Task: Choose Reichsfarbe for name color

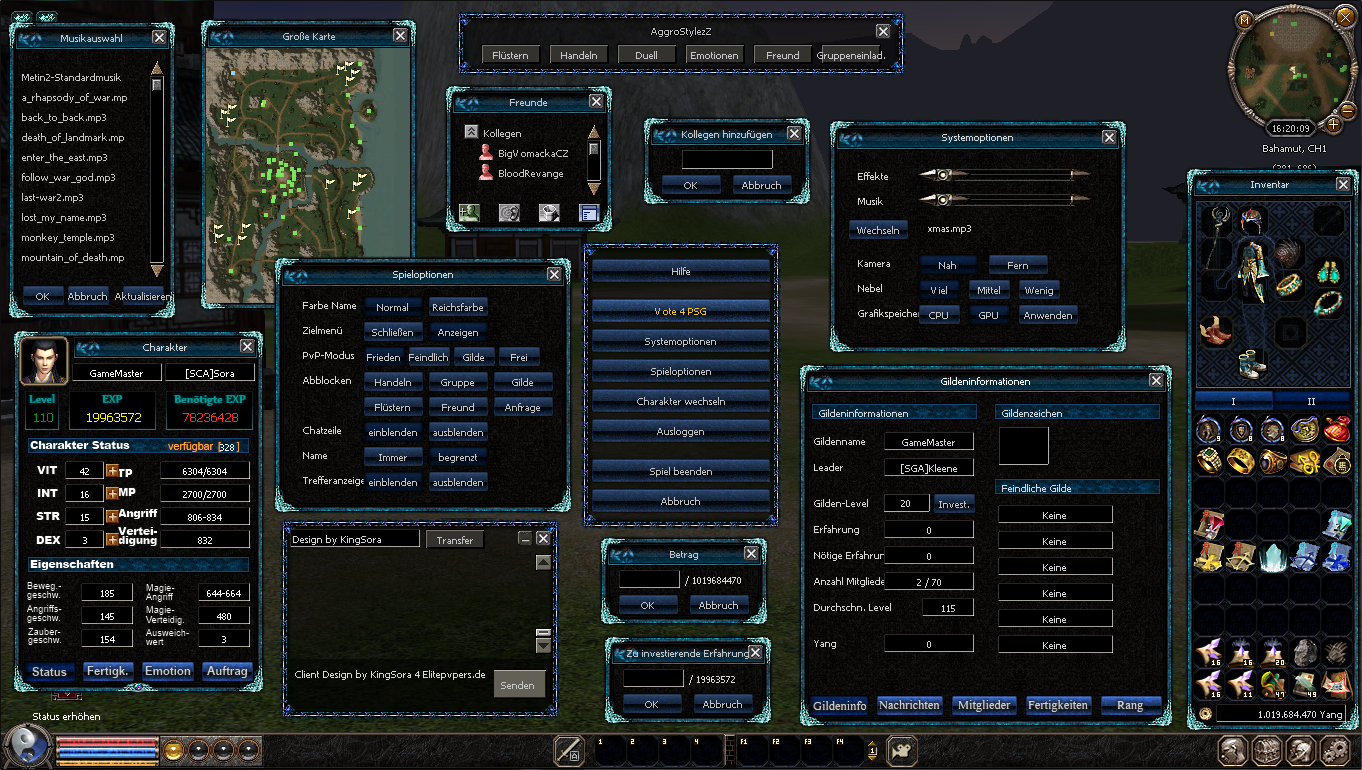Action: [x=458, y=308]
